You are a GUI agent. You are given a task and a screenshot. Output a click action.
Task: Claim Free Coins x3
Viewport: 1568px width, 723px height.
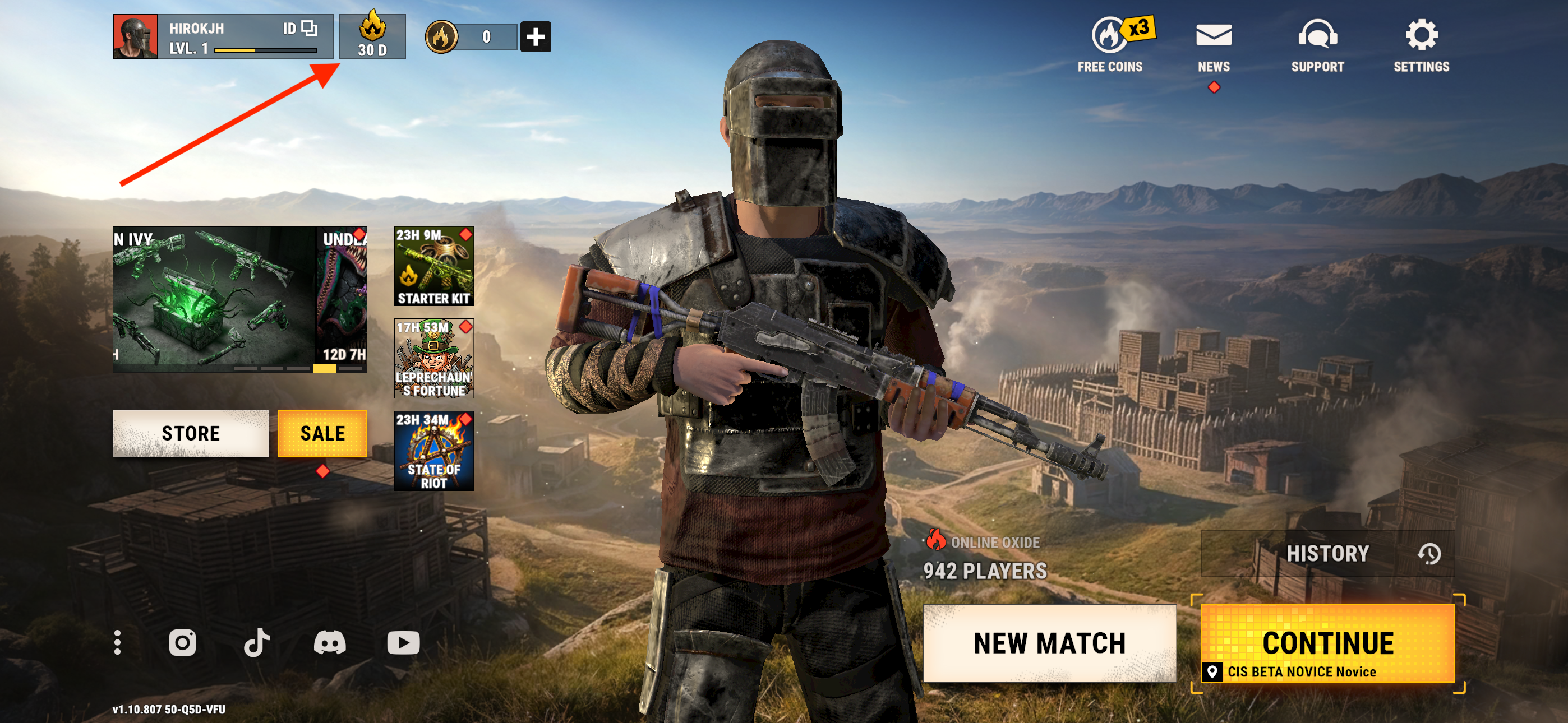[x=1111, y=44]
